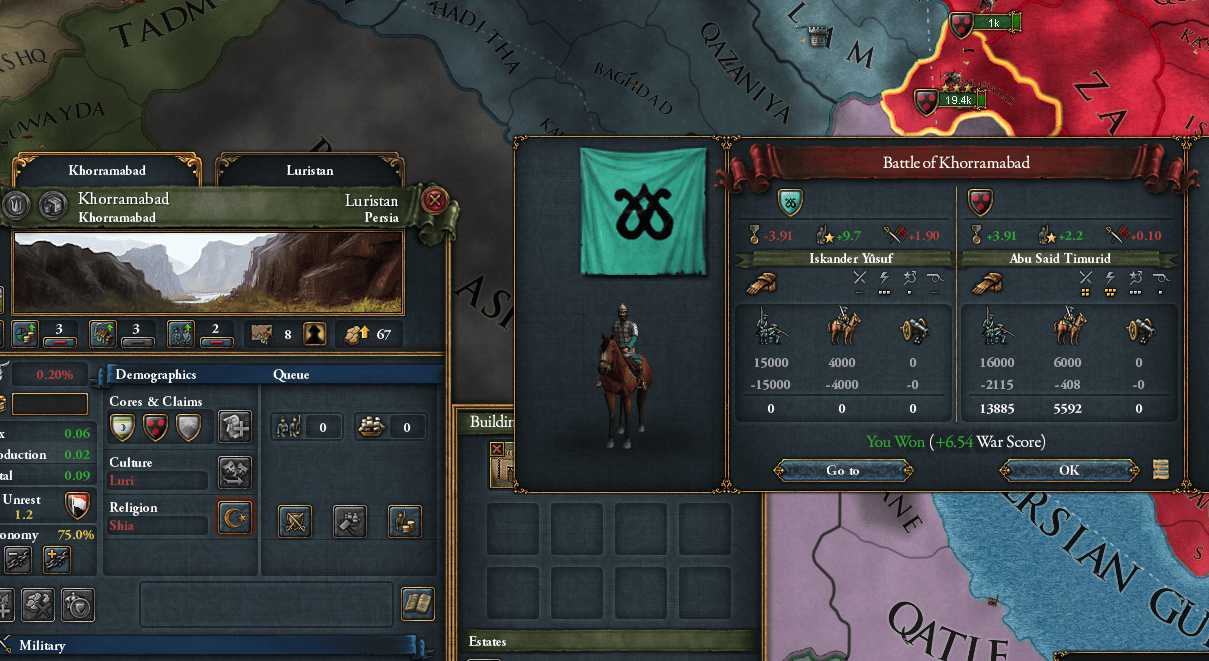The image size is (1209, 661).
Task: Open the battle log scroll icon
Action: (1160, 469)
